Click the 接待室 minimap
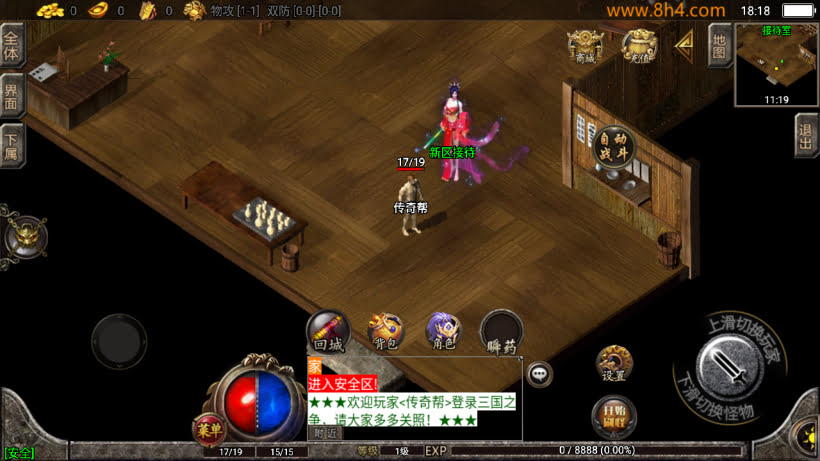Viewport: 820px width, 461px height. [x=776, y=64]
